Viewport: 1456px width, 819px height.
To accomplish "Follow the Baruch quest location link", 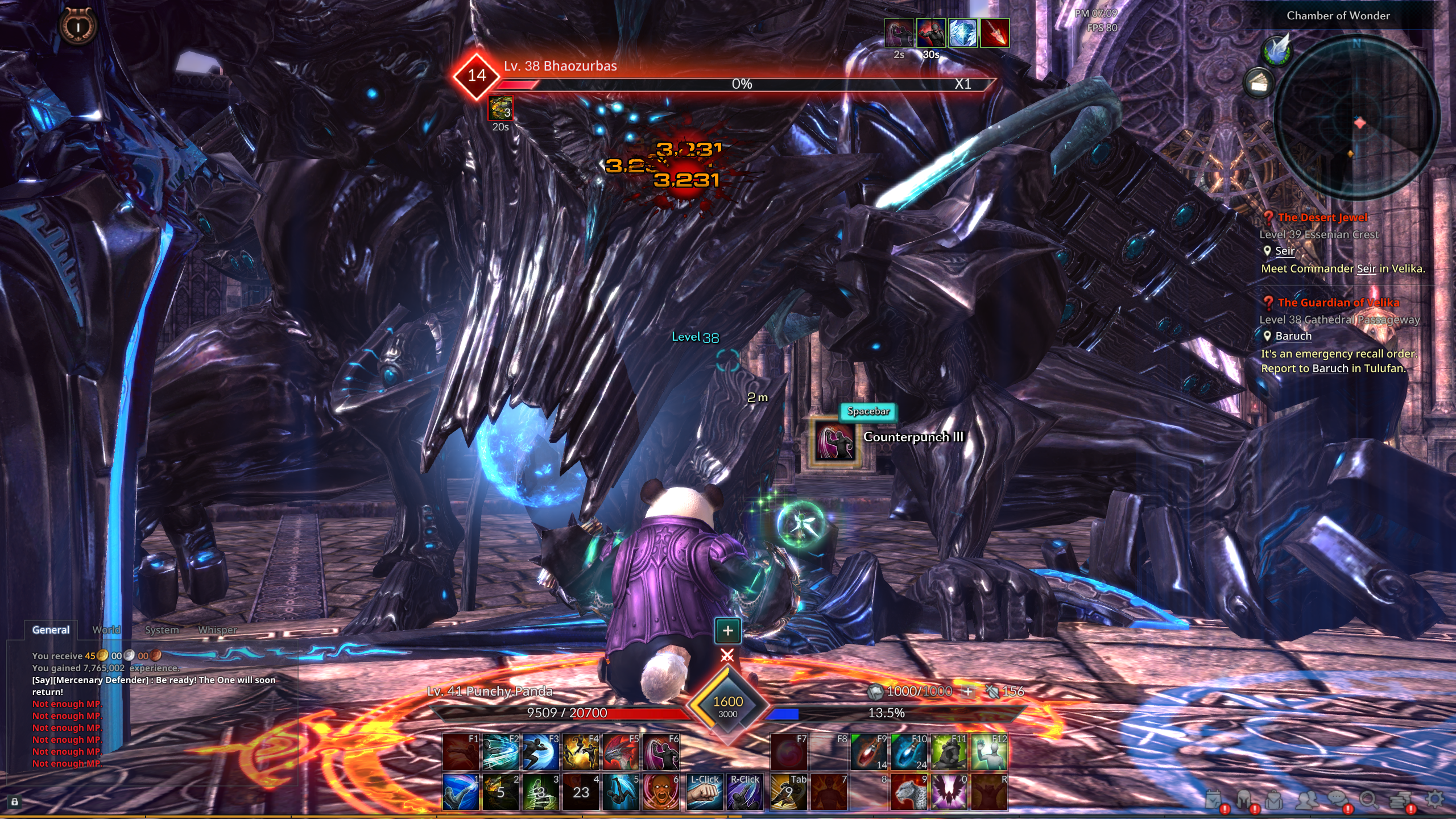I will click(1293, 336).
